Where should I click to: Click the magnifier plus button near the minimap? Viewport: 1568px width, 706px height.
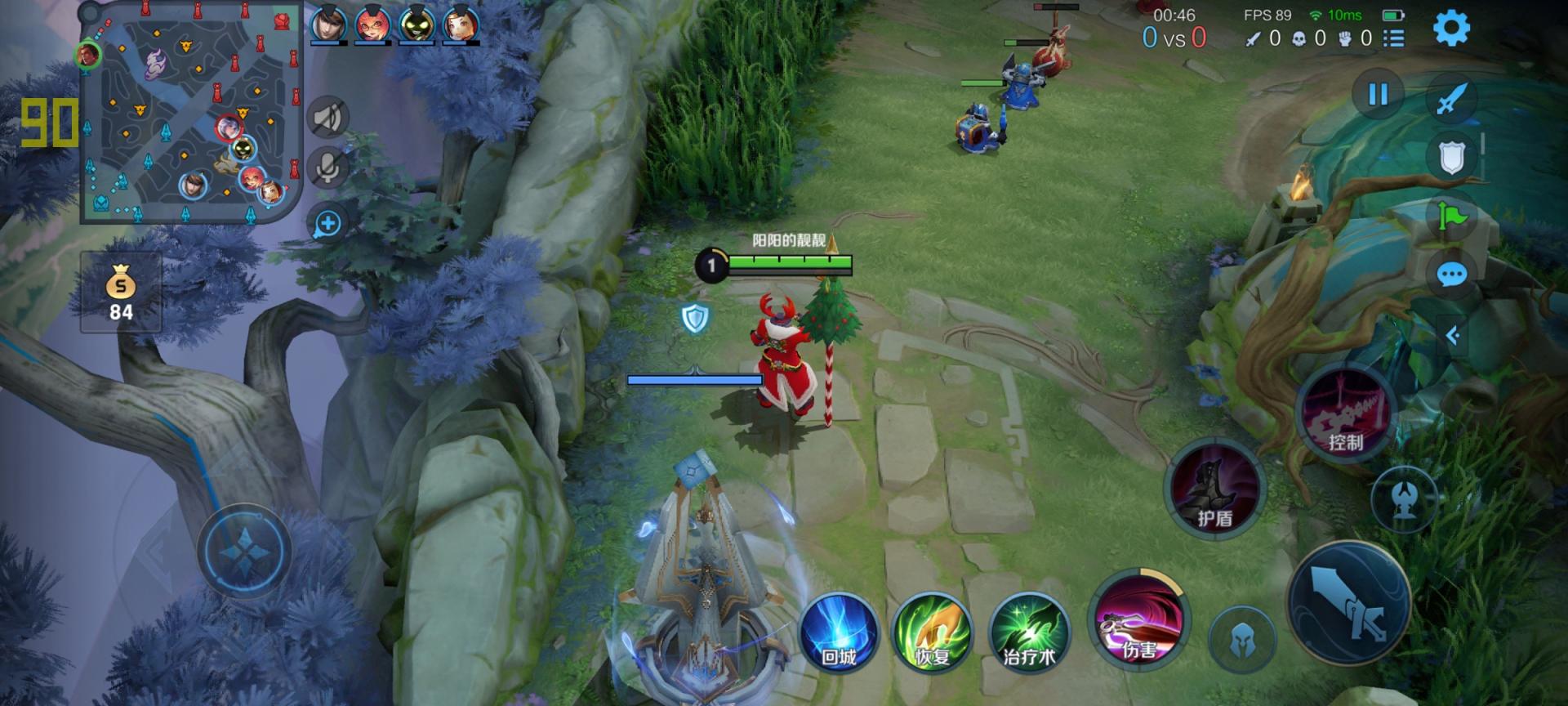tap(327, 224)
